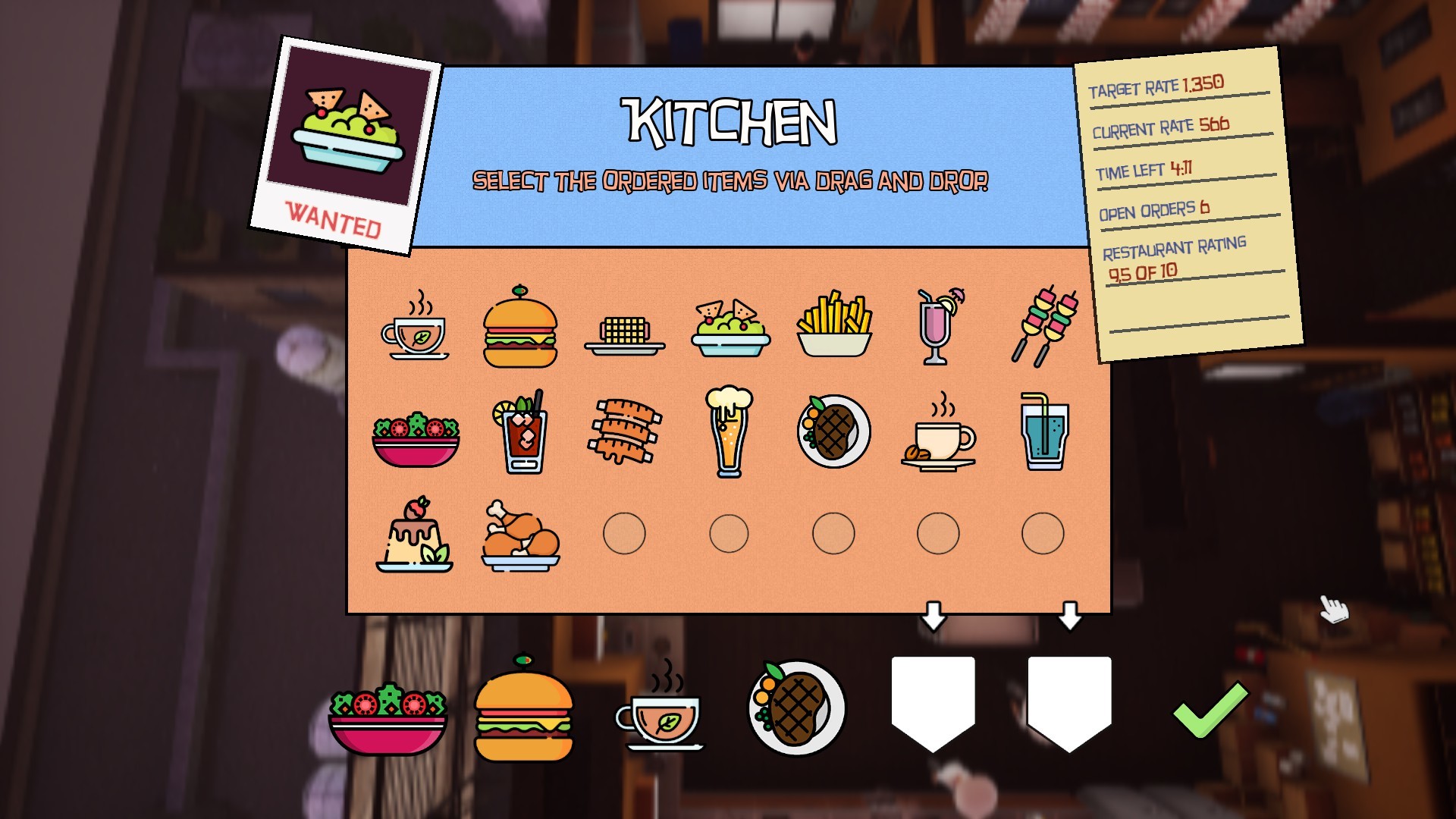Viewport: 1456px width, 819px height.
Task: Choose the milkshake drink icon
Action: point(938,326)
